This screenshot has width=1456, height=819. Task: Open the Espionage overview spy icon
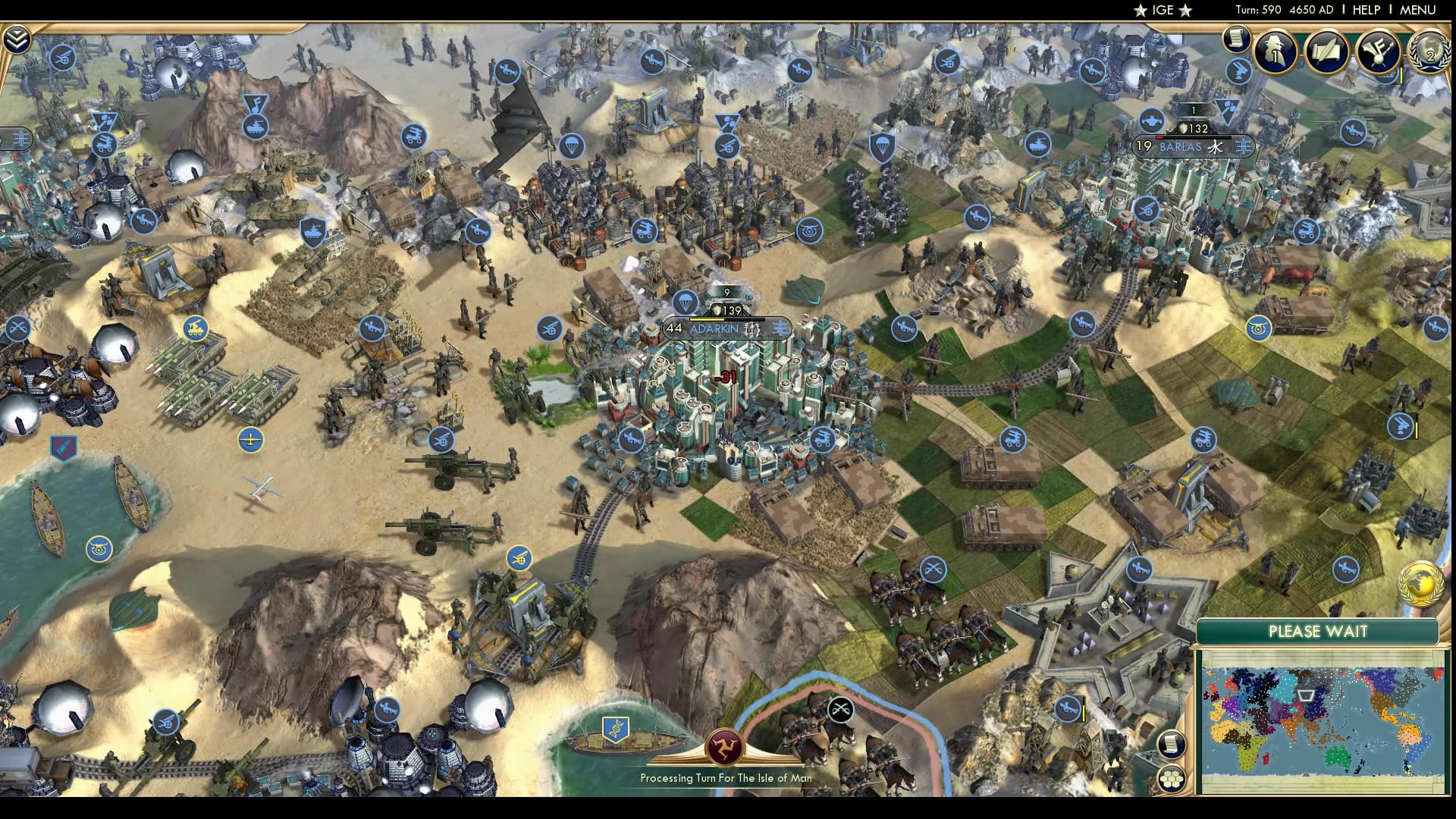(x=1278, y=53)
